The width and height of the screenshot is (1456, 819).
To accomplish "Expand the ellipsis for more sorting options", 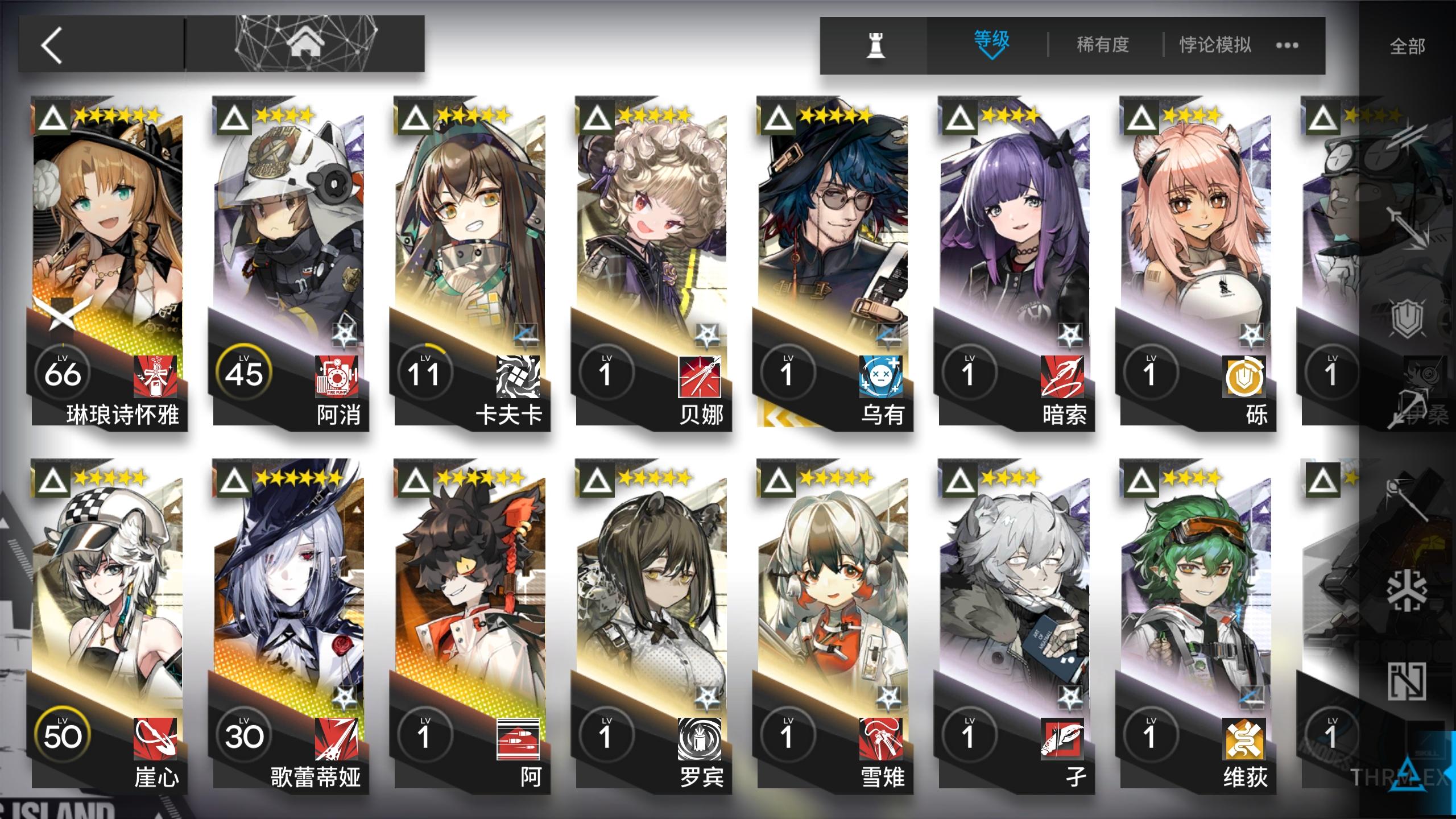I will [x=1287, y=45].
